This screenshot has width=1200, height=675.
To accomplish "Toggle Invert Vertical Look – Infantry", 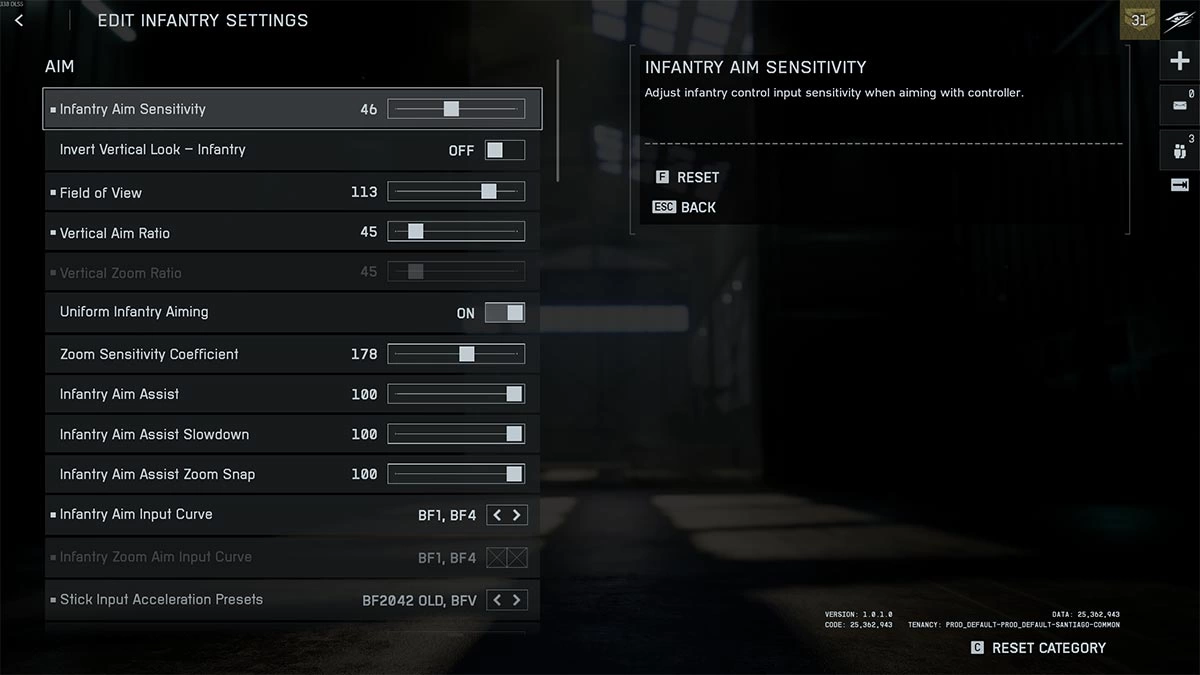I will click(505, 150).
